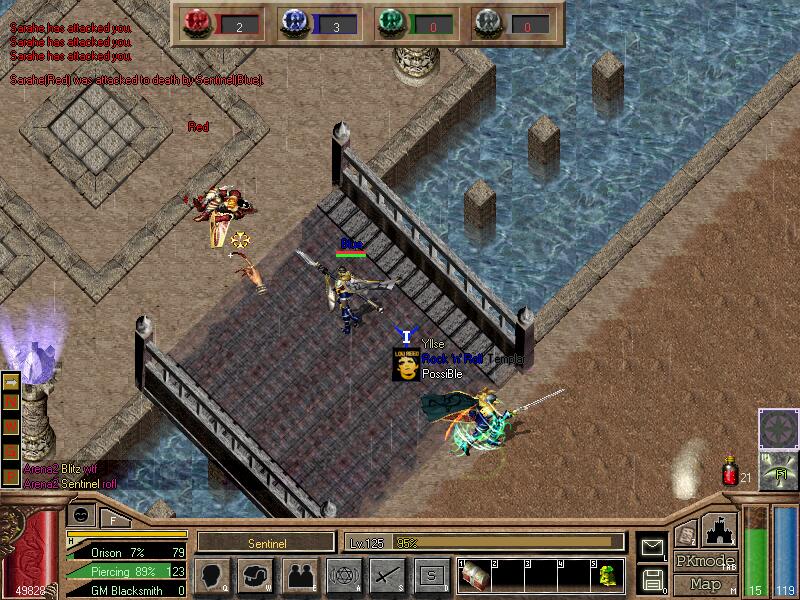Viewport: 800px width, 600px height.
Task: Toggle PKmode
Action: (706, 561)
